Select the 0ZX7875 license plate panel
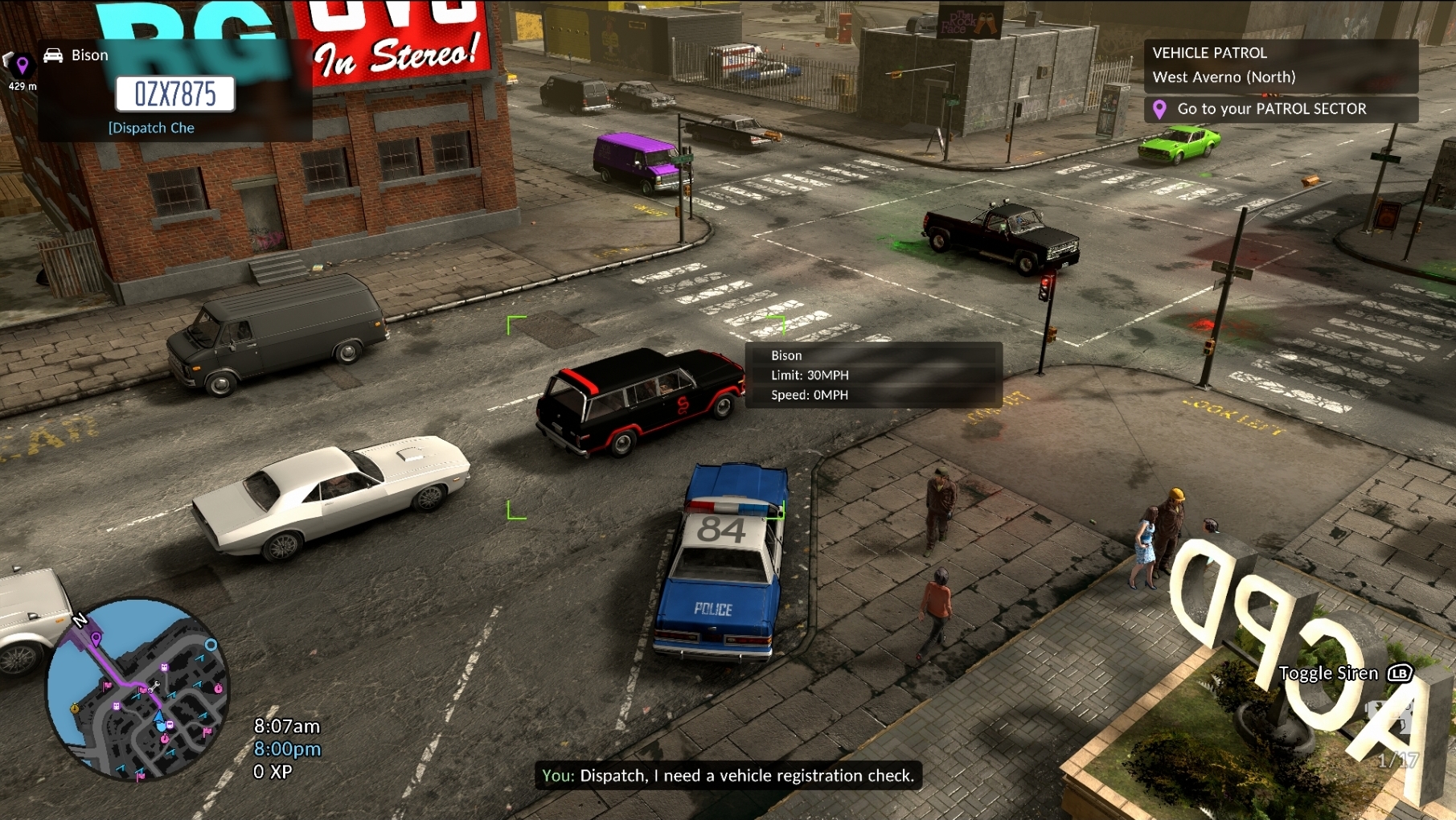1456x820 pixels. coord(175,94)
